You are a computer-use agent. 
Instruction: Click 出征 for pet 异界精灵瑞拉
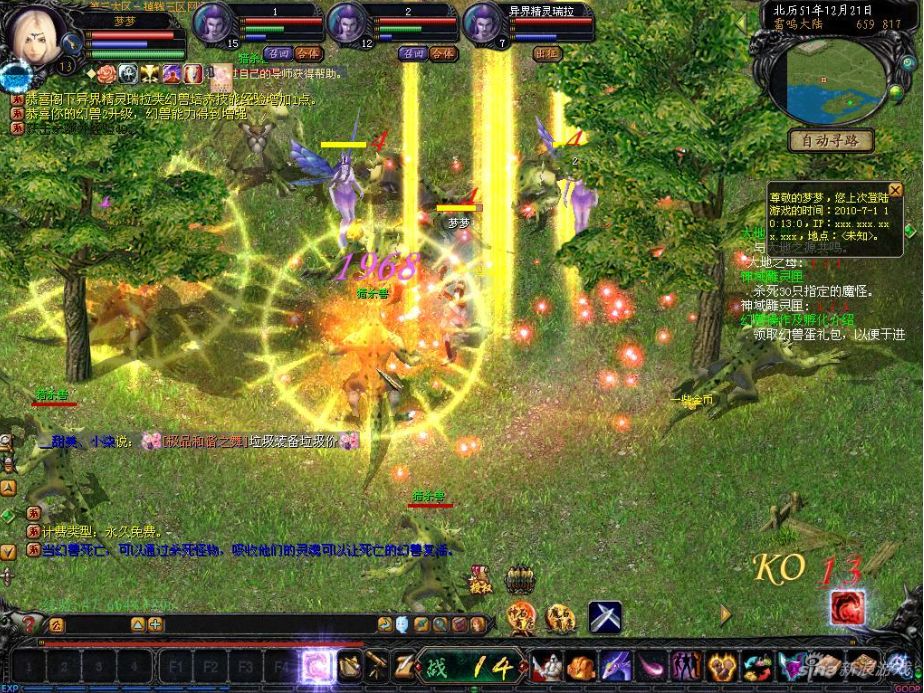546,53
